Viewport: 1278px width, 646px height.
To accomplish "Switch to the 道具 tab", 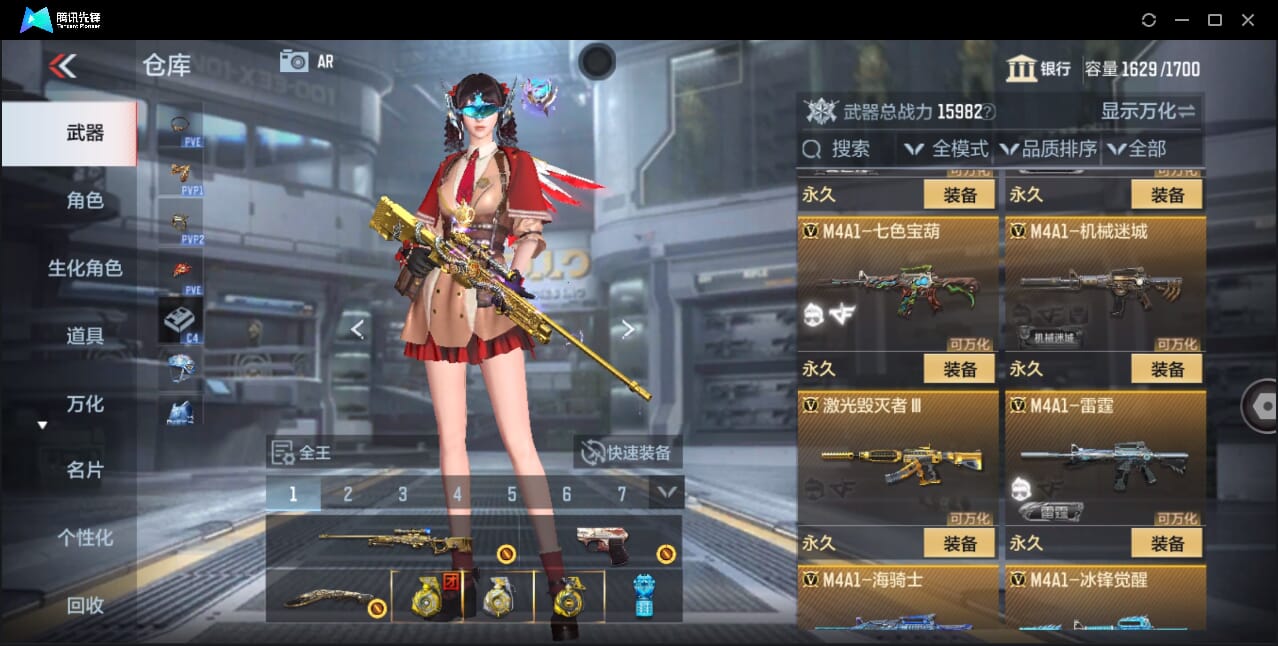I will click(85, 336).
